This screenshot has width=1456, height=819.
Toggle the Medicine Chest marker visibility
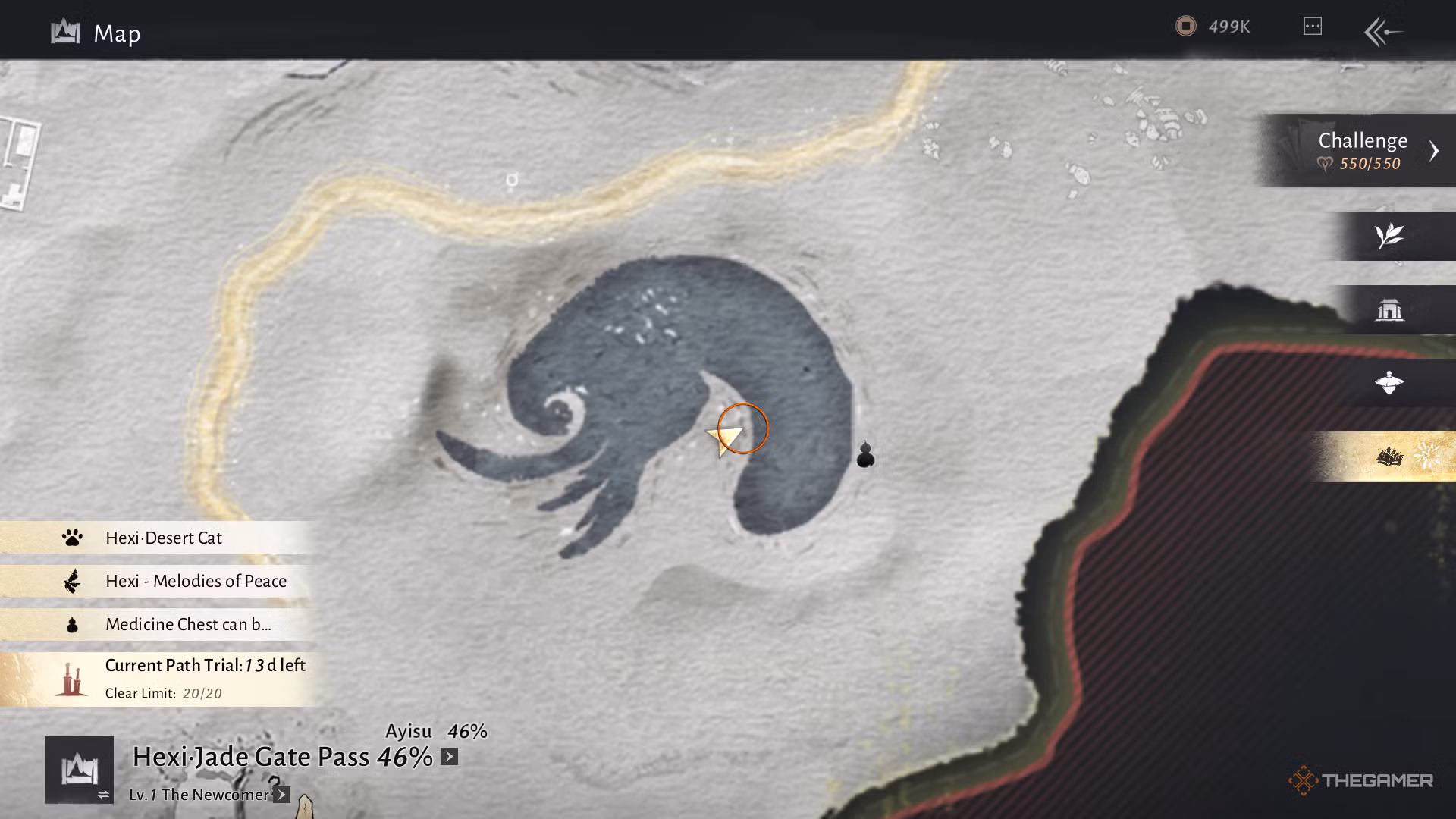pyautogui.click(x=187, y=624)
